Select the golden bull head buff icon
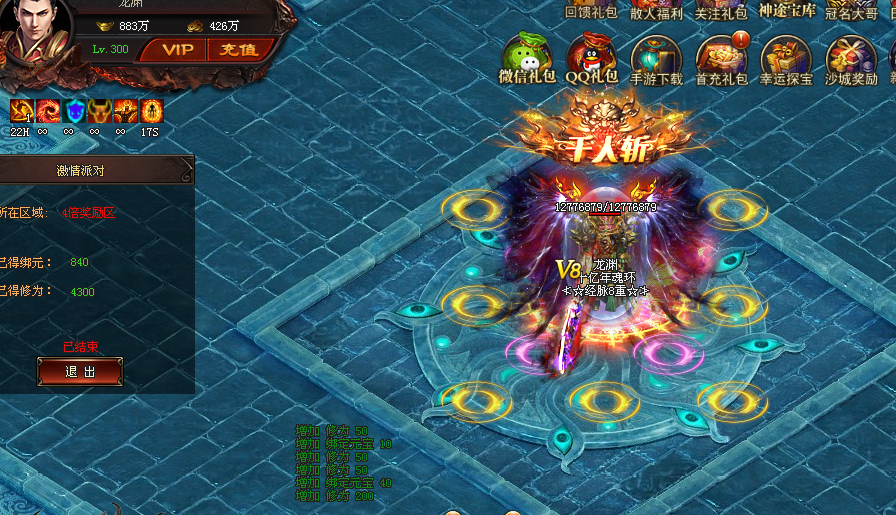This screenshot has width=896, height=515. pyautogui.click(x=98, y=111)
